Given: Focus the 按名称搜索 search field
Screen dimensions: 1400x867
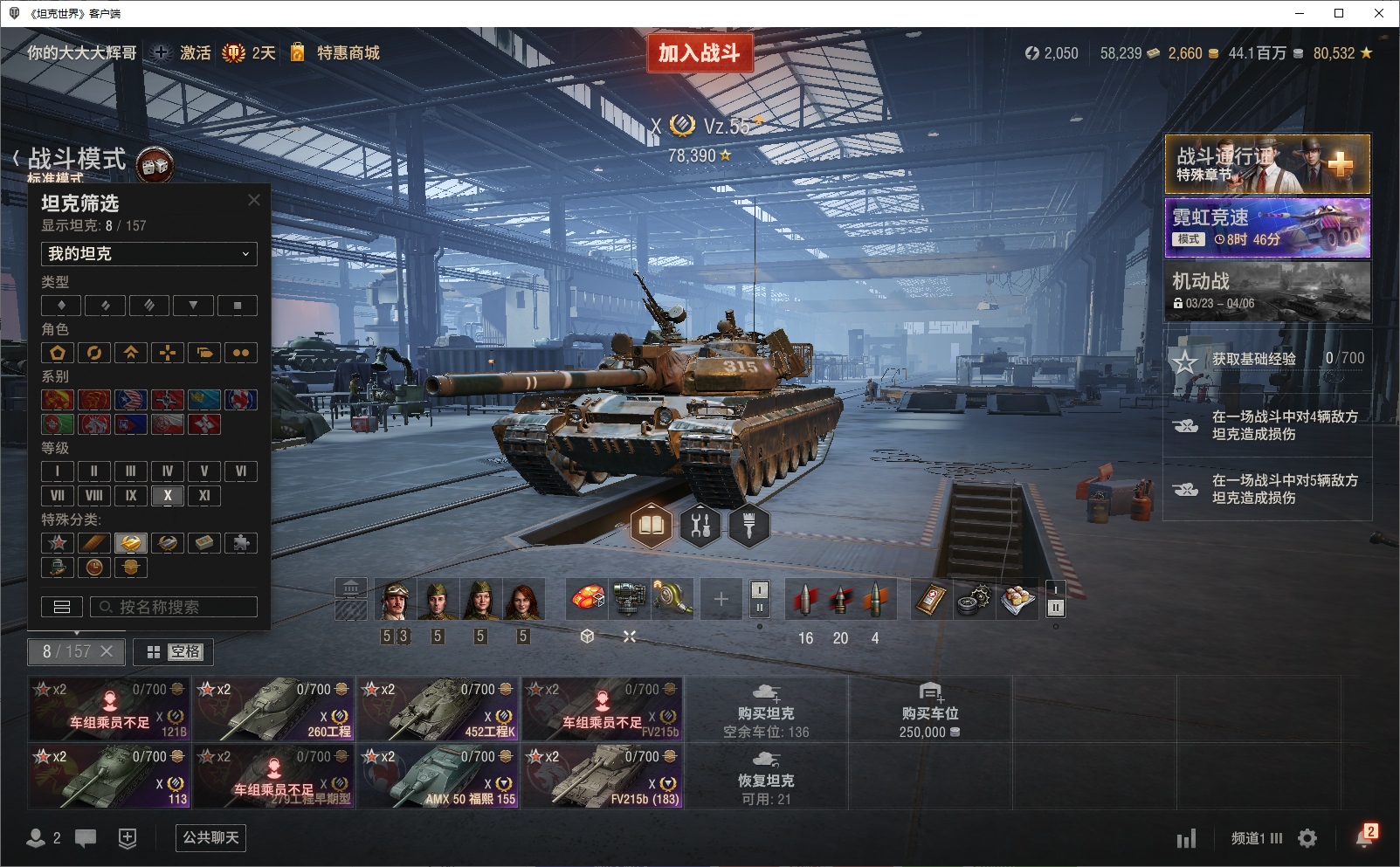Looking at the screenshot, I should (x=174, y=607).
